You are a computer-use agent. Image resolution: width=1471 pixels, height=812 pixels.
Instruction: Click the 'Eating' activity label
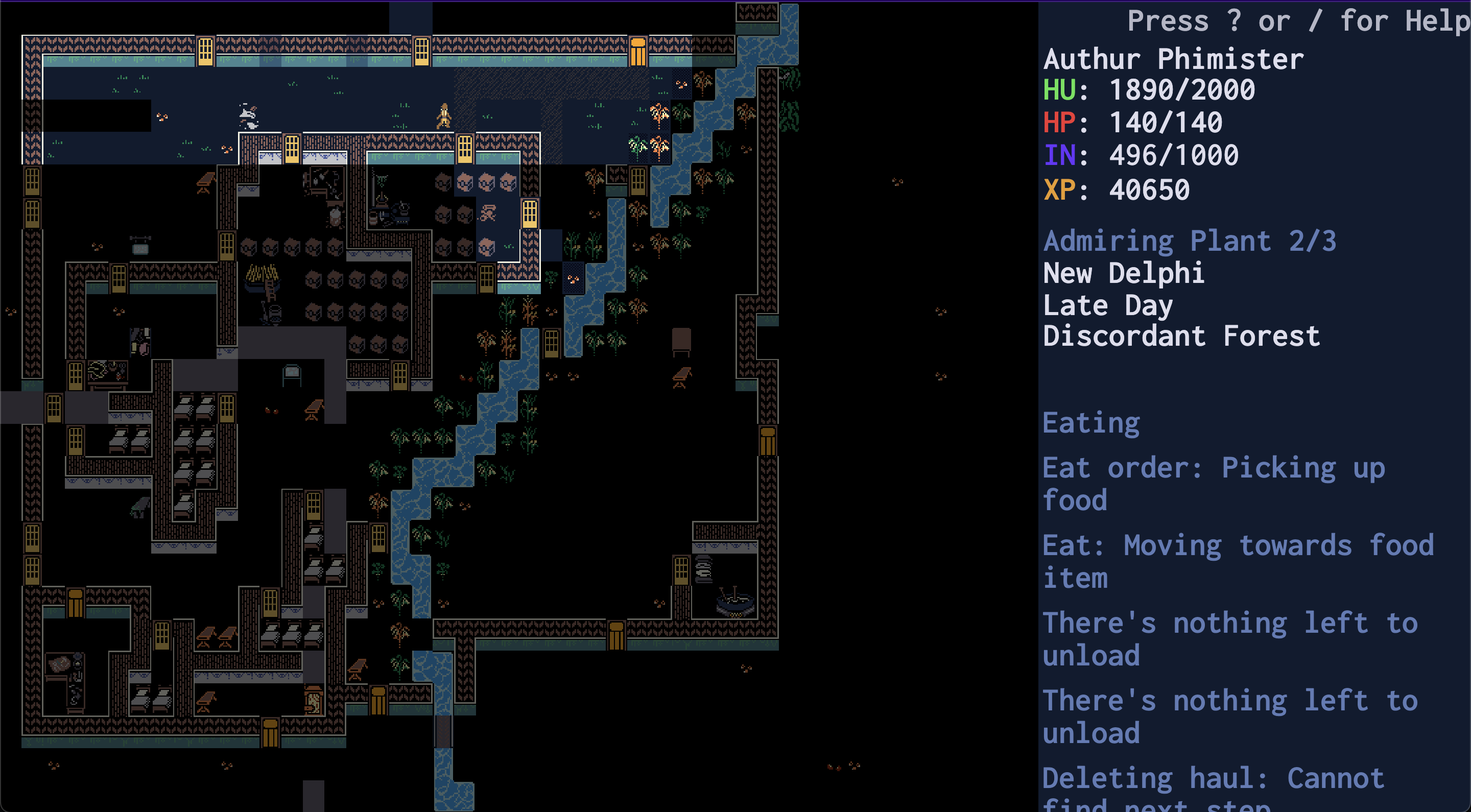(1090, 422)
